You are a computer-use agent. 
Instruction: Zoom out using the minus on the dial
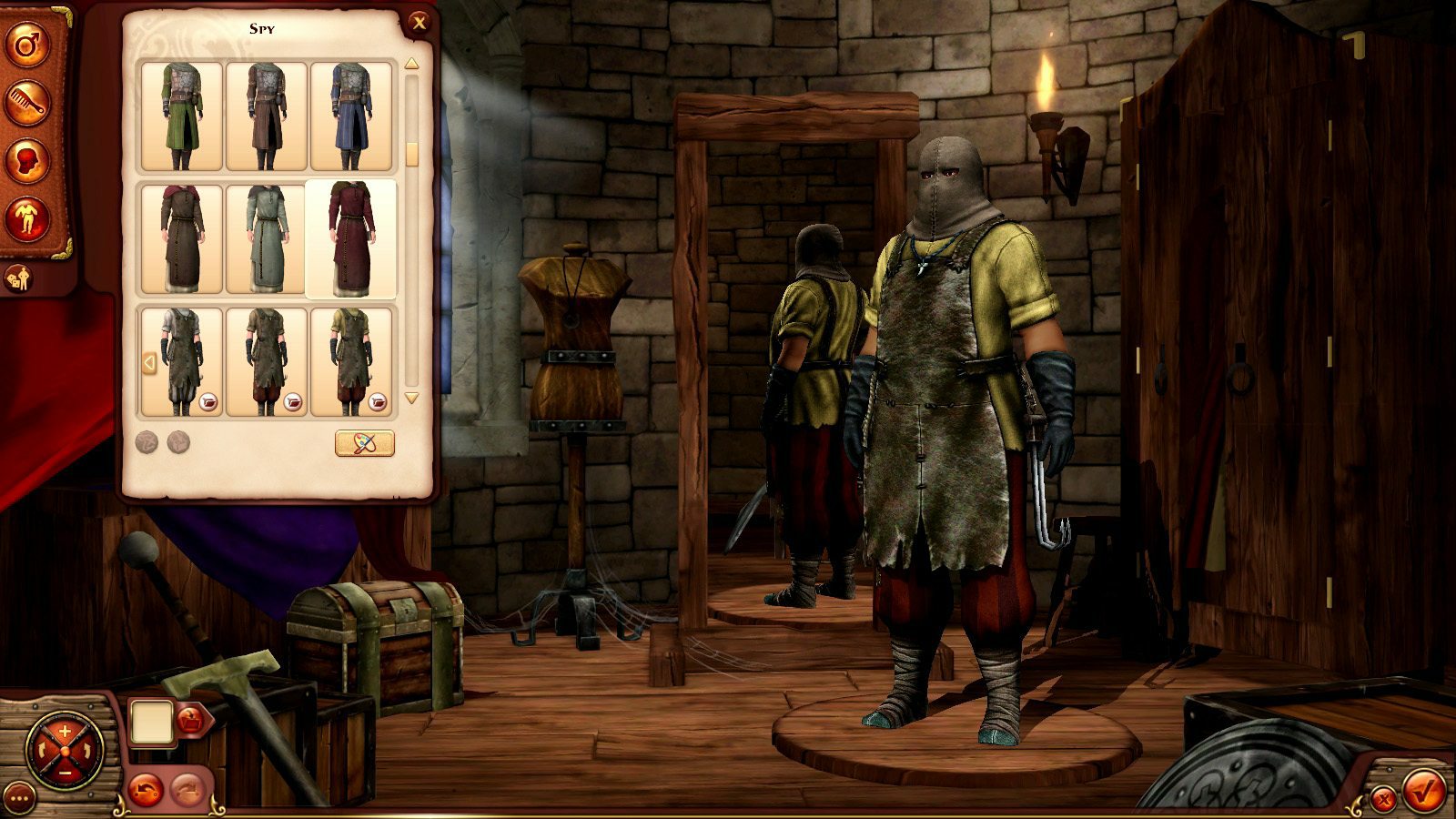pos(64,772)
